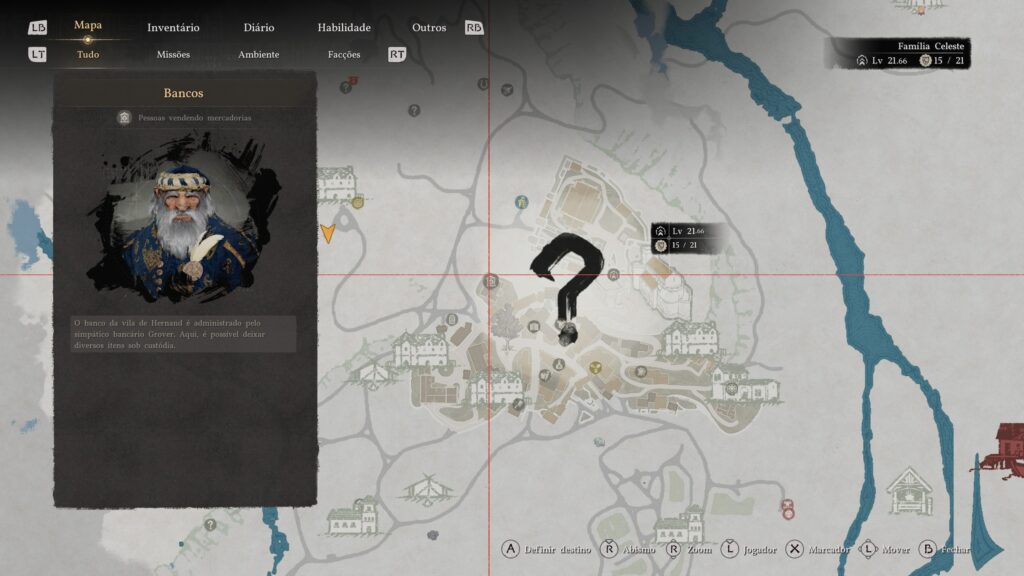Select the yellow round marker in town
Viewport: 1024px width, 576px height.
[596, 367]
